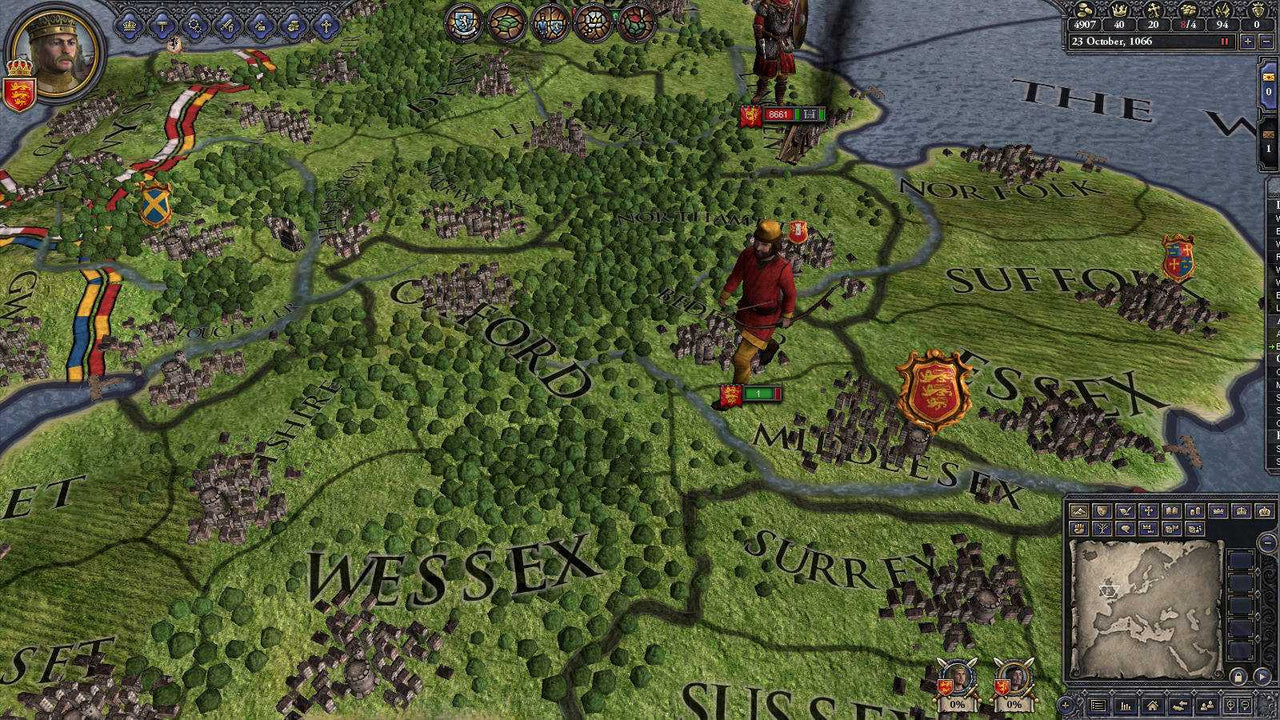
Task: Open the laws screen (crown icon, top-left)
Action: 130,24
